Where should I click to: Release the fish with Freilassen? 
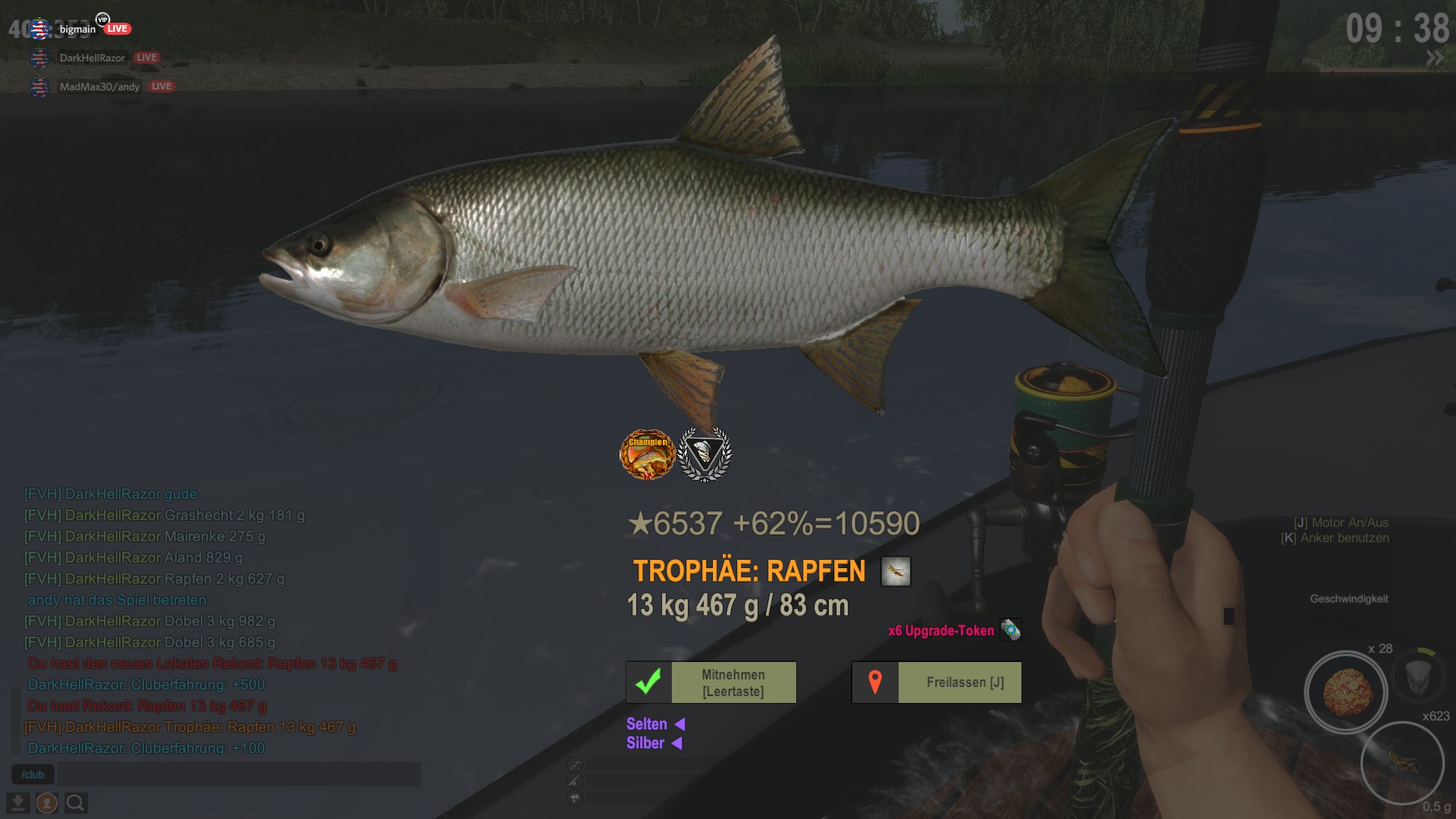point(937,682)
